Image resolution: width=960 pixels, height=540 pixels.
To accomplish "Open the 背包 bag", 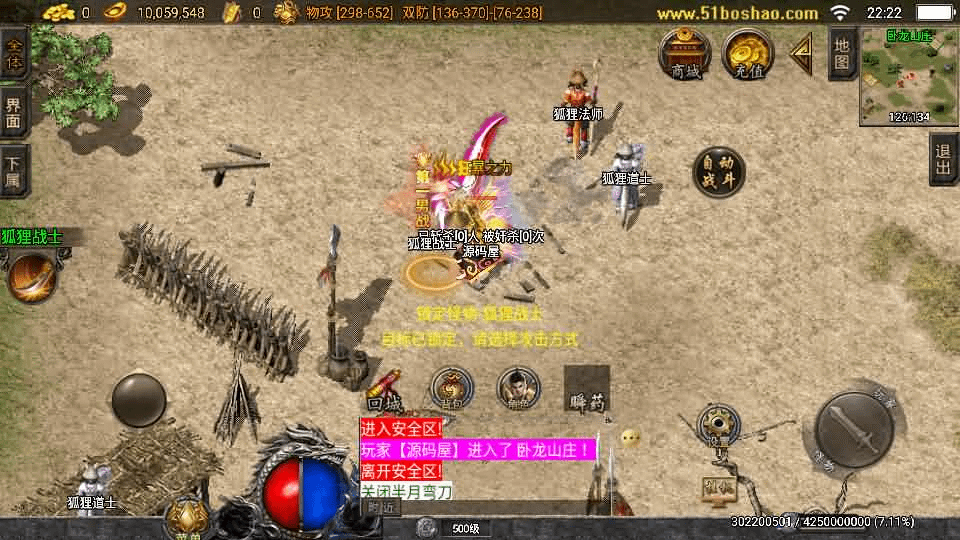I will pyautogui.click(x=452, y=388).
